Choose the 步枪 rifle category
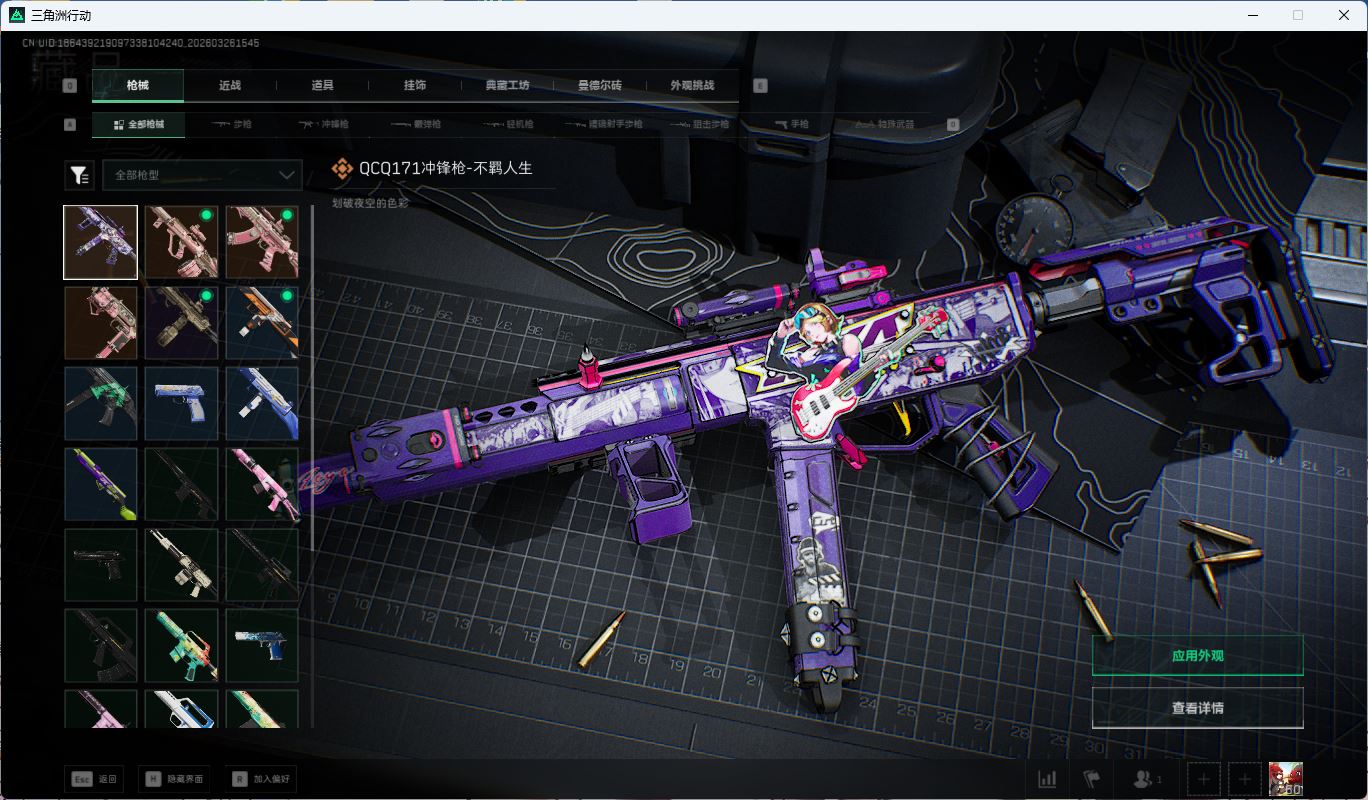The image size is (1368, 800). [232, 125]
